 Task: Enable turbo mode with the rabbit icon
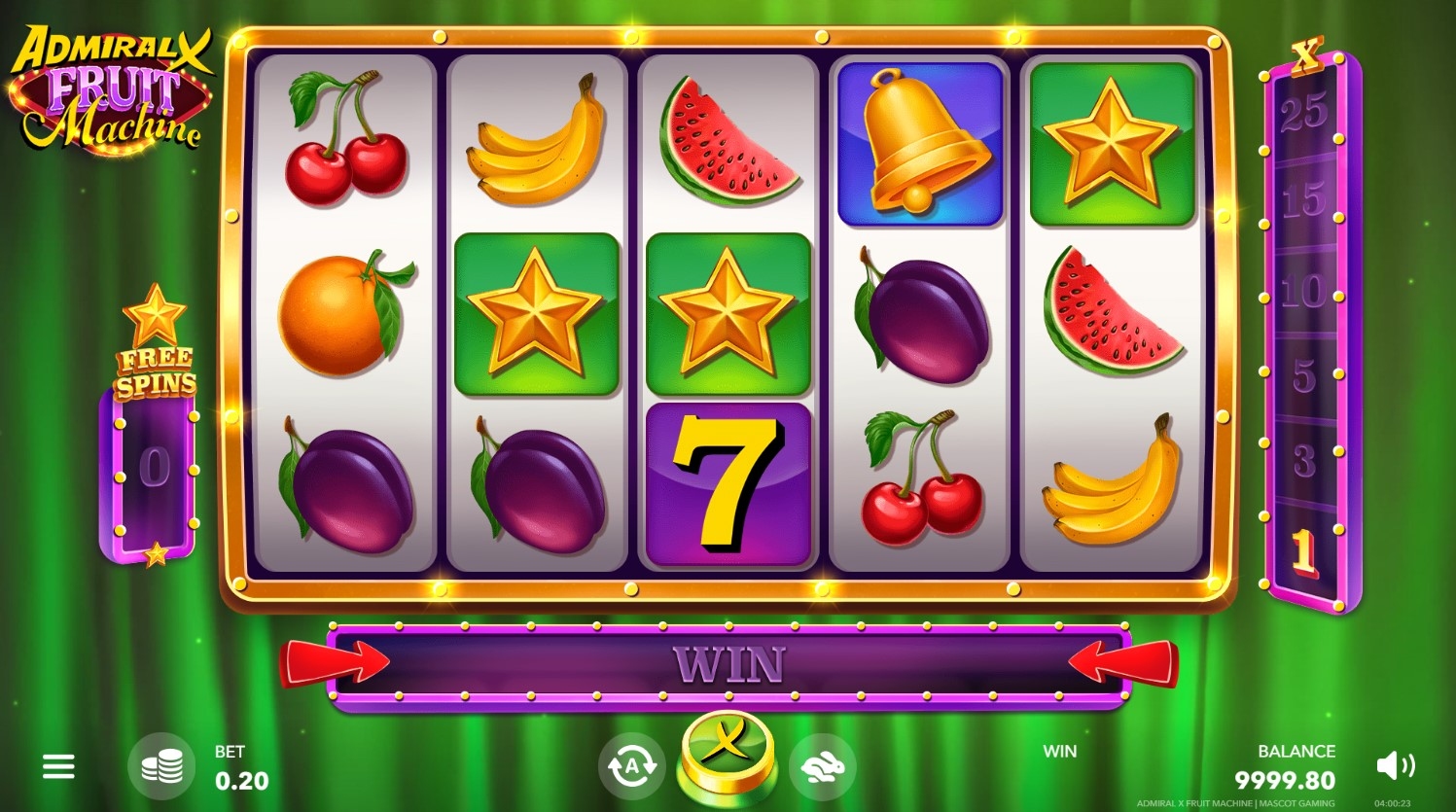[822, 767]
